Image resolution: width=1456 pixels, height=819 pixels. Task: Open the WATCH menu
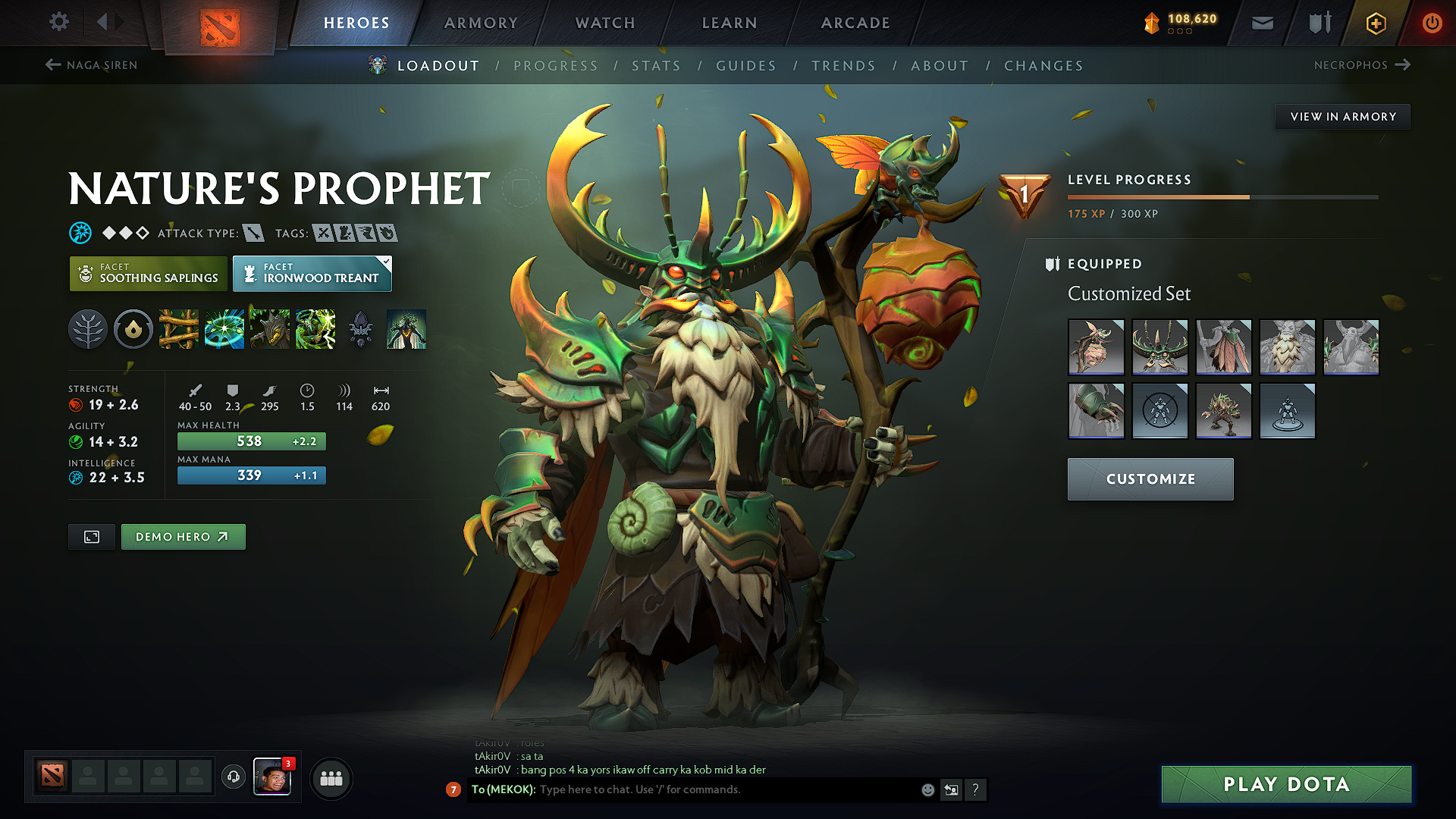[604, 23]
